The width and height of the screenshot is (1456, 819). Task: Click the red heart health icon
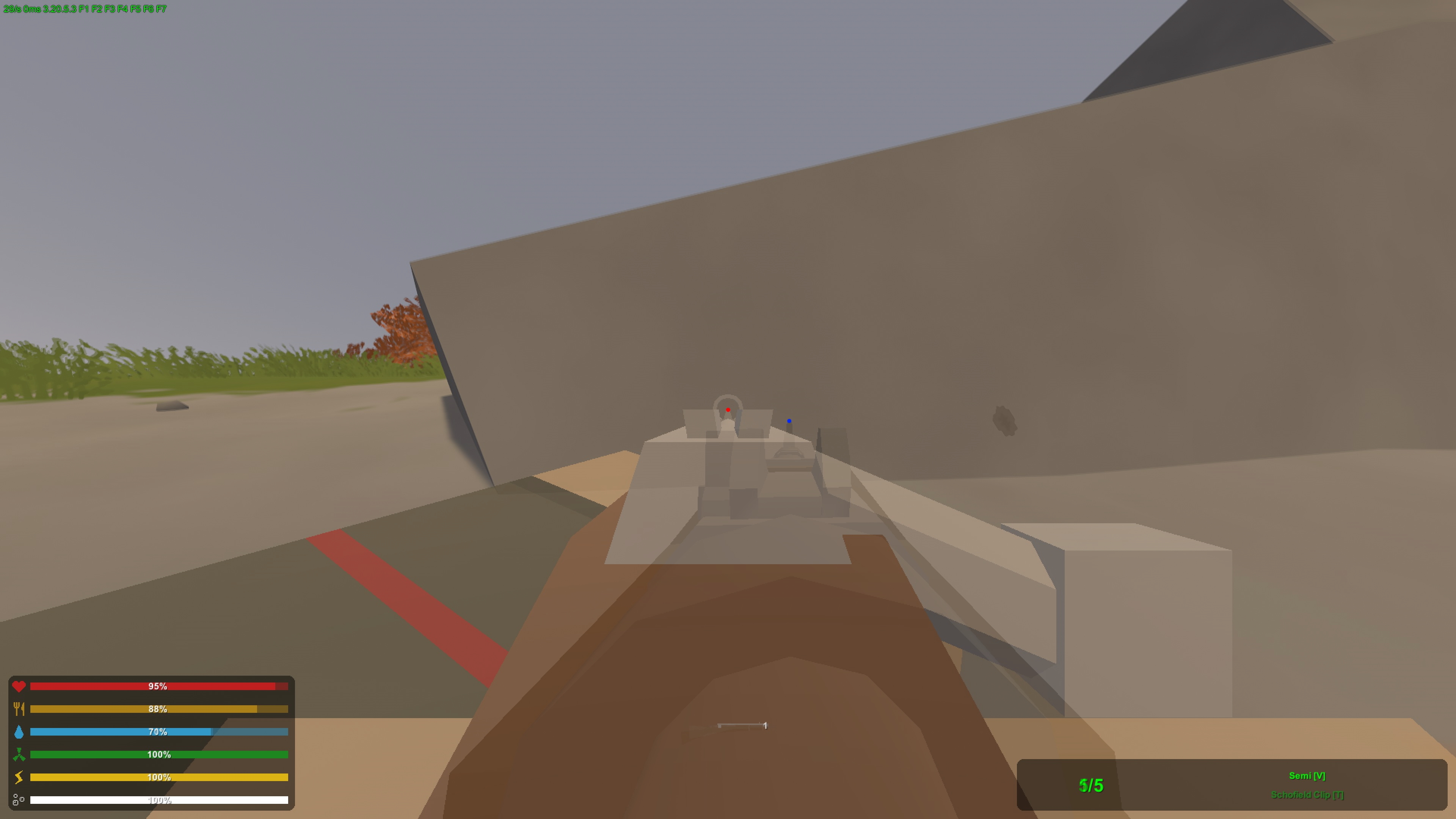[19, 686]
